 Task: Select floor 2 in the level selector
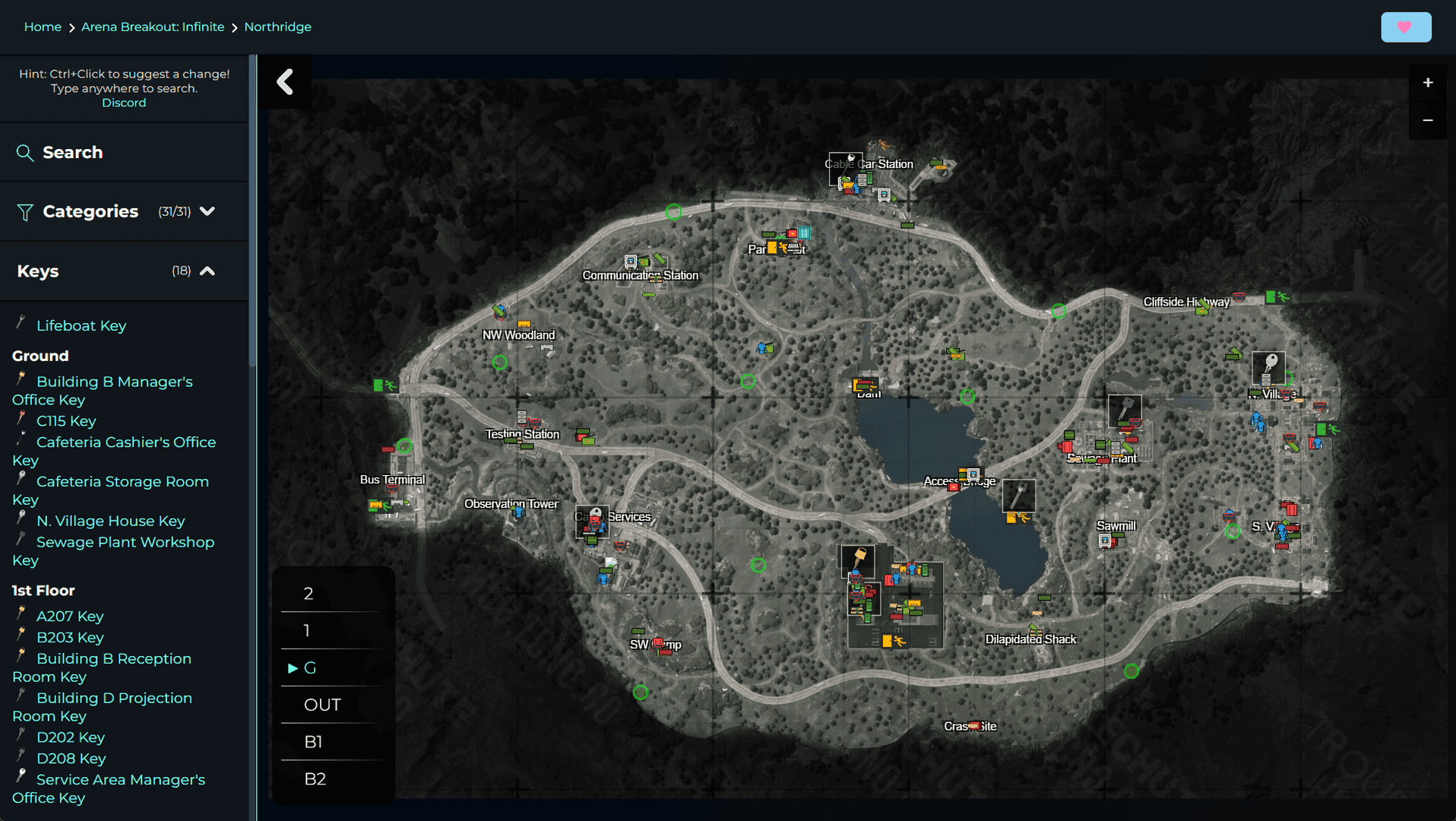pos(308,594)
